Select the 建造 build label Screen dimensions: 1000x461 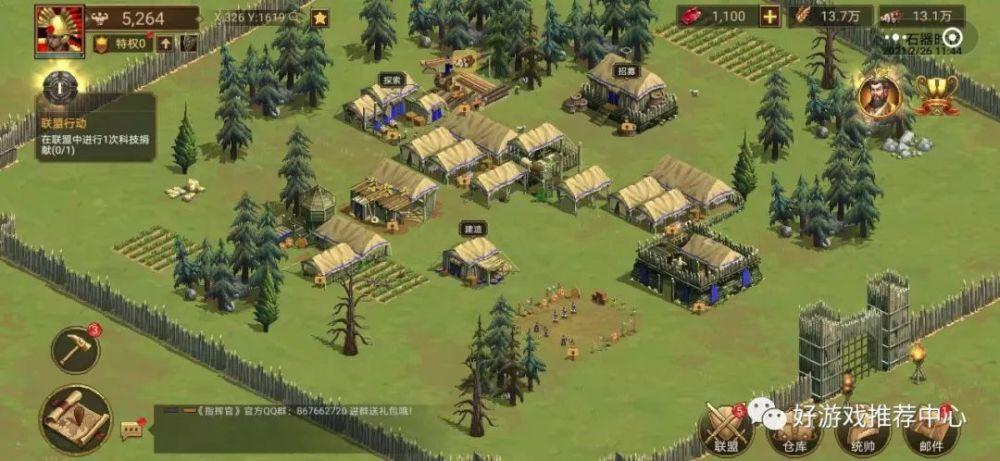(x=472, y=229)
